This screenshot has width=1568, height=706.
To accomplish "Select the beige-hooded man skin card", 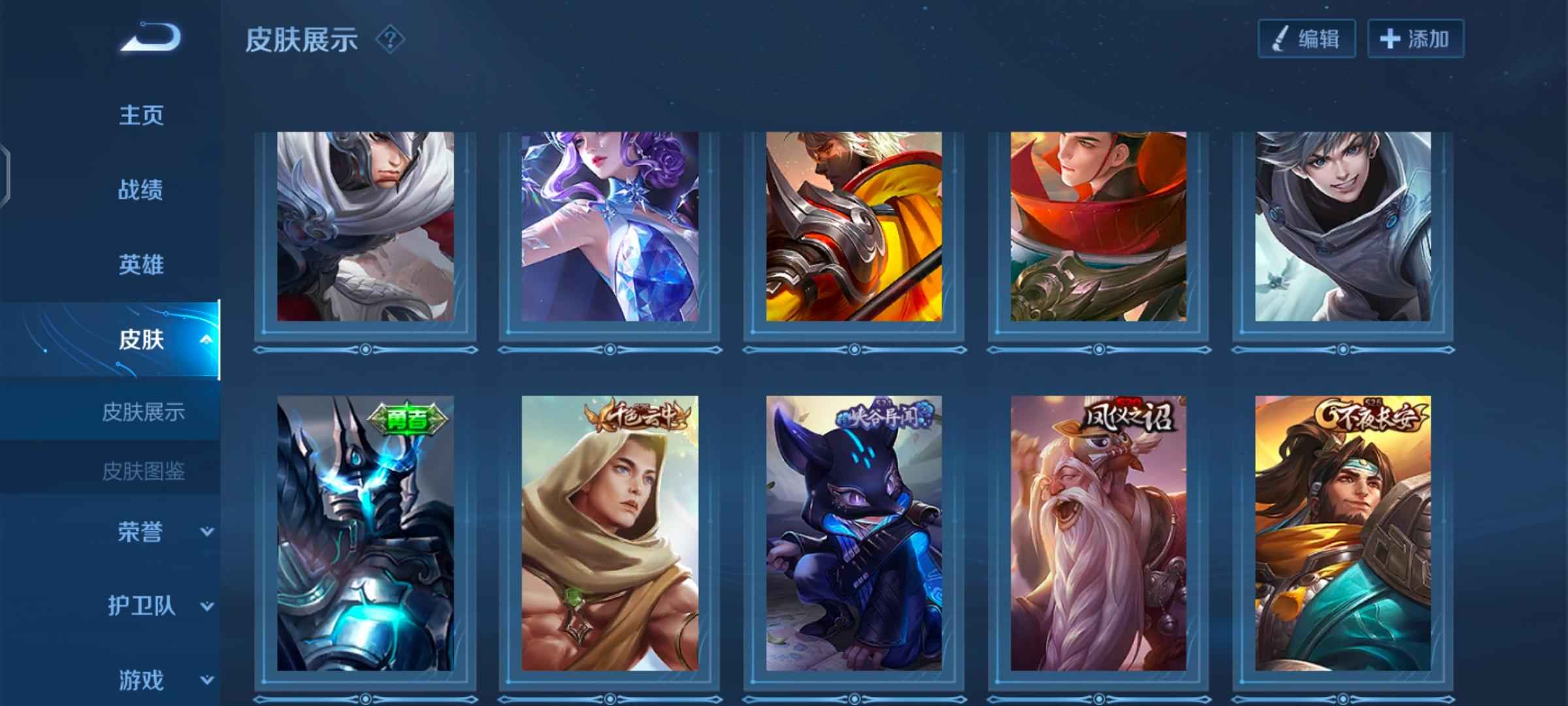I will pos(610,533).
